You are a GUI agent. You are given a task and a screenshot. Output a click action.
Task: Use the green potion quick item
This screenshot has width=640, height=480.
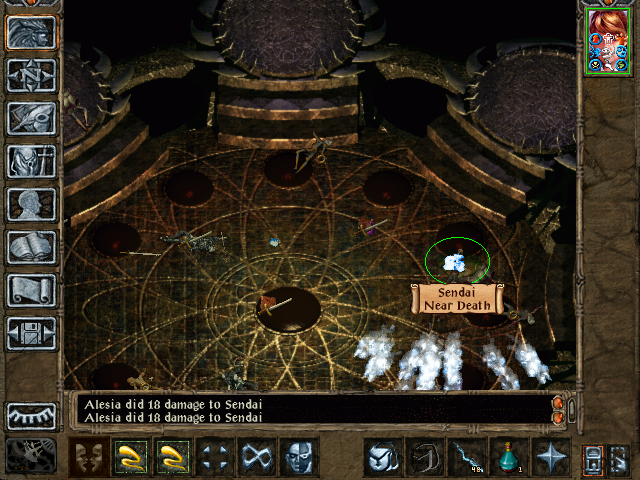(x=509, y=457)
